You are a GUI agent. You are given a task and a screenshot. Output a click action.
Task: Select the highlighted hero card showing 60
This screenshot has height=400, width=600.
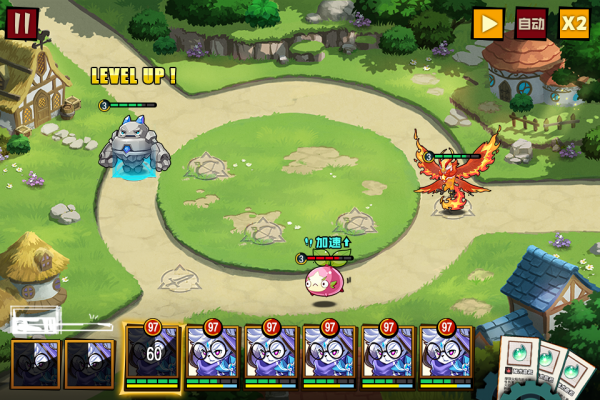tap(153, 356)
